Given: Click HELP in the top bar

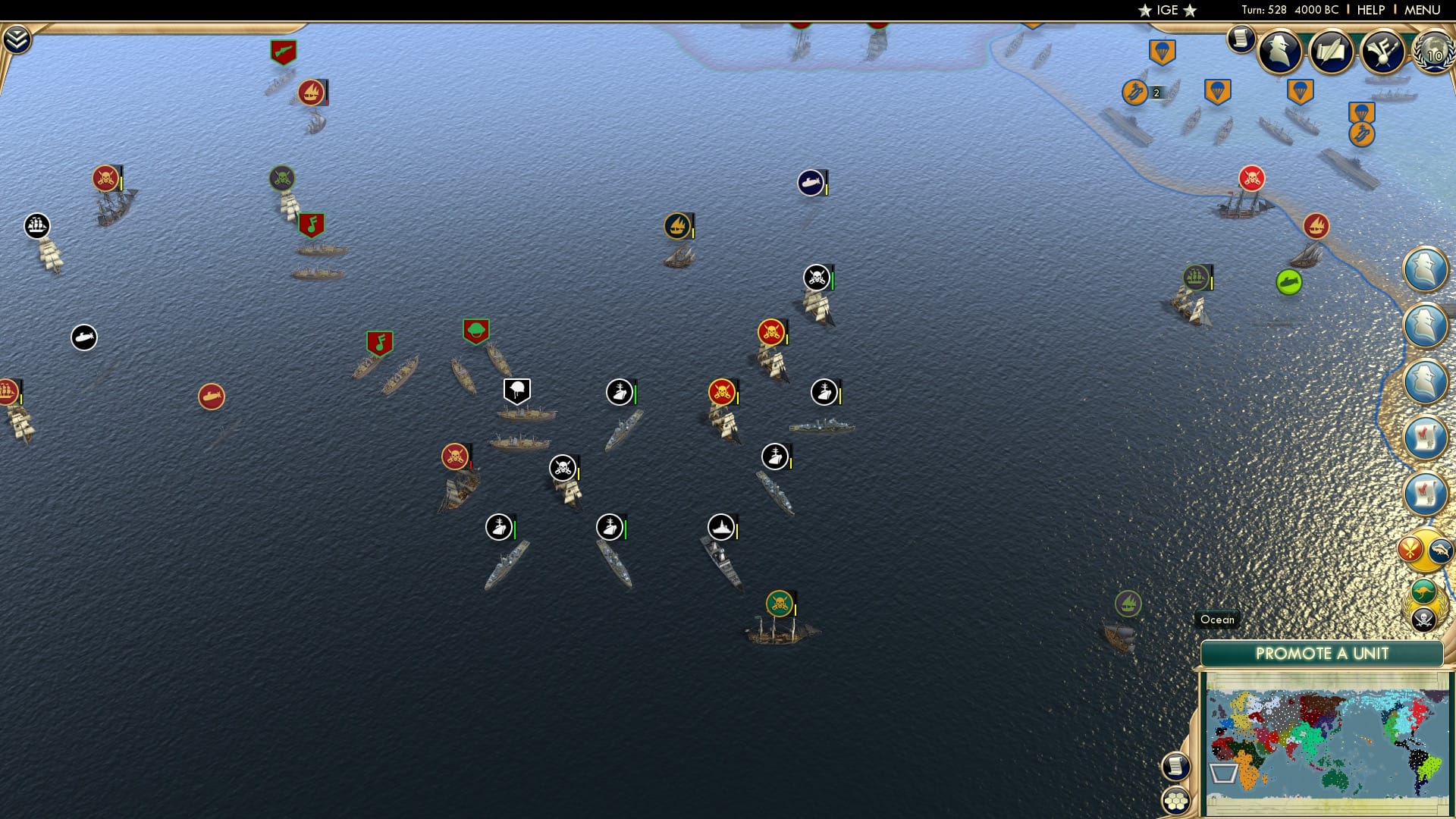Looking at the screenshot, I should (x=1369, y=10).
